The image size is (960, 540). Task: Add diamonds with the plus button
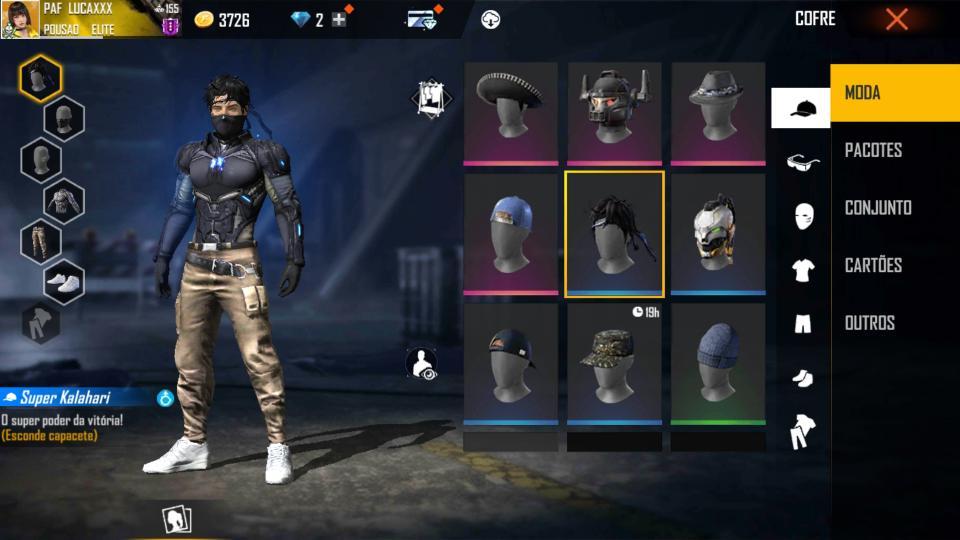(339, 19)
